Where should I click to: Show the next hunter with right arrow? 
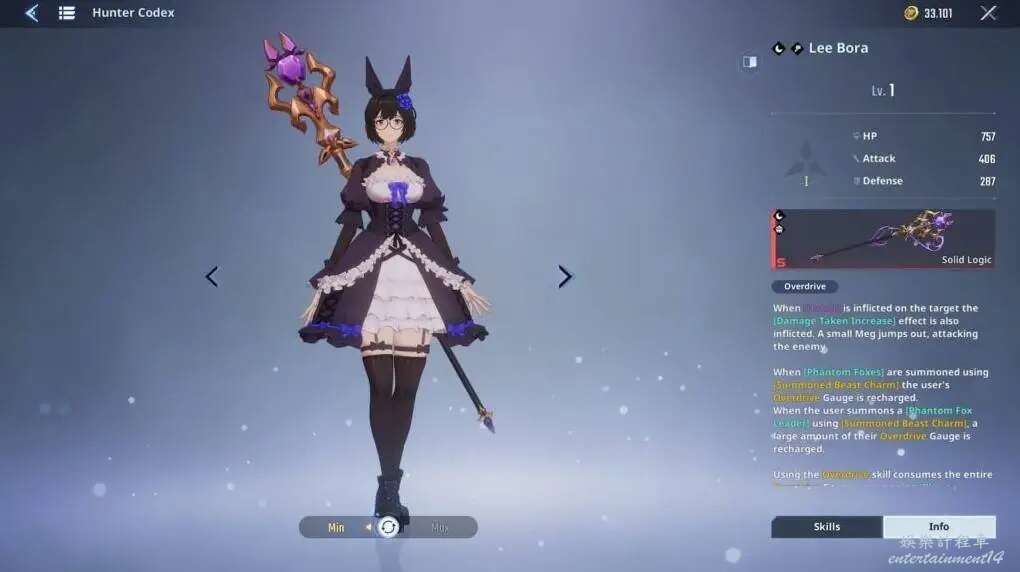[565, 277]
